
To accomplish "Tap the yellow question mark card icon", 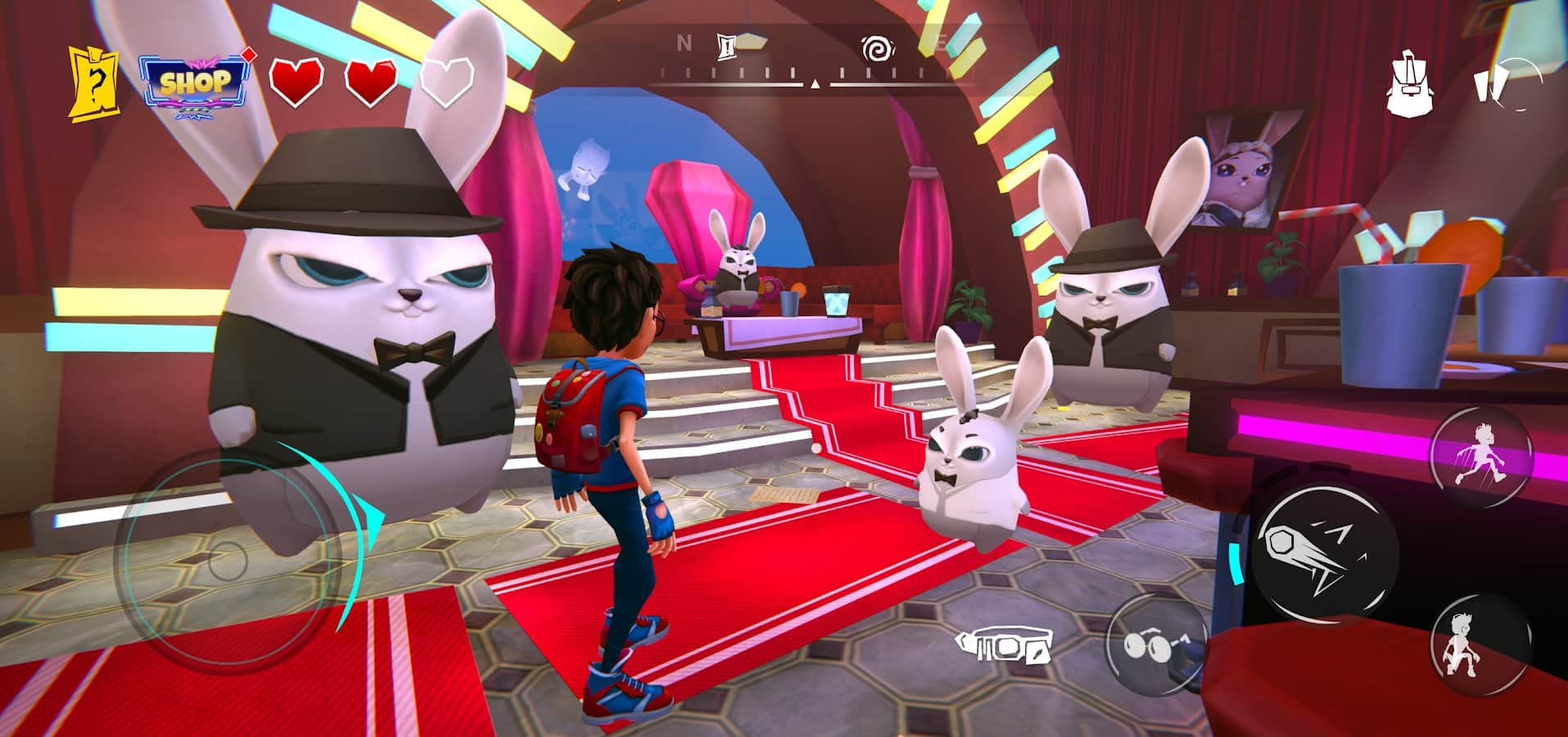I will click(93, 85).
